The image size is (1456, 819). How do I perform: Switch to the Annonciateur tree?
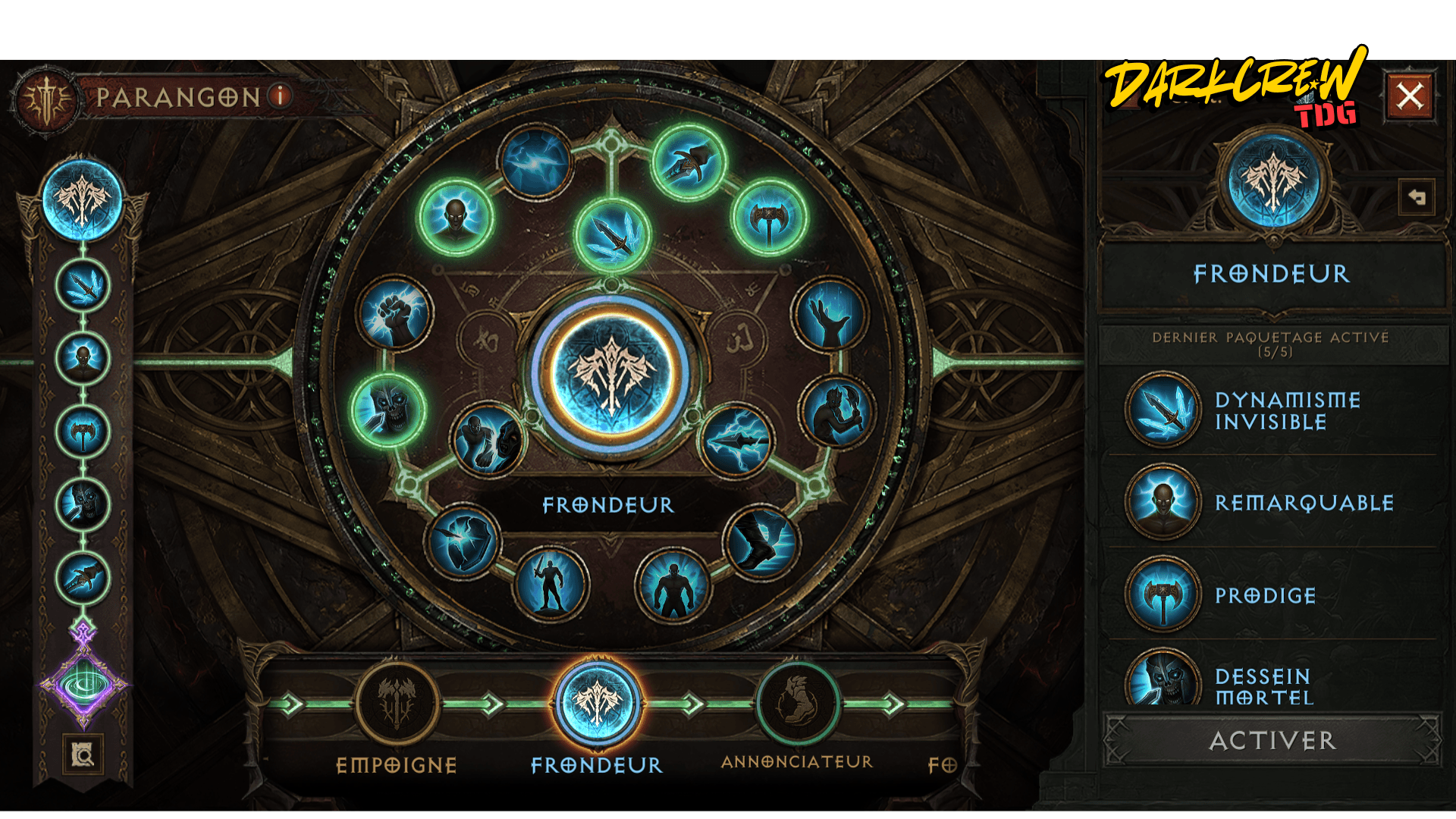click(x=797, y=704)
